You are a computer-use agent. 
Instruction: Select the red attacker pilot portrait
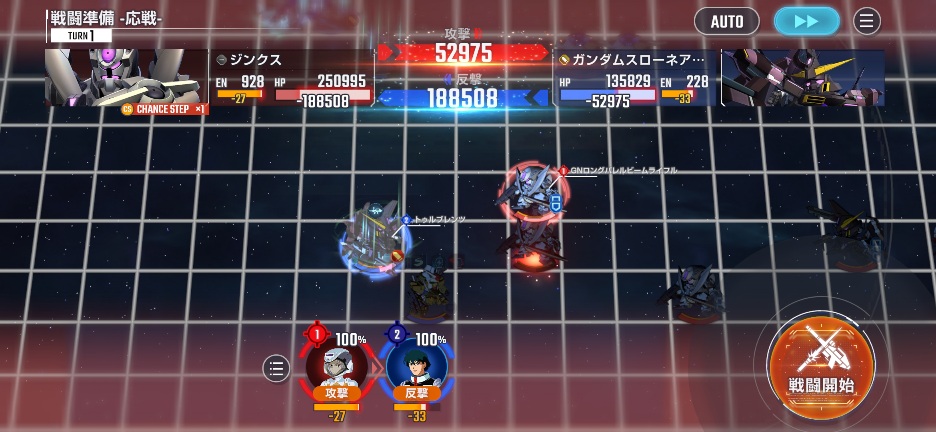tap(335, 364)
